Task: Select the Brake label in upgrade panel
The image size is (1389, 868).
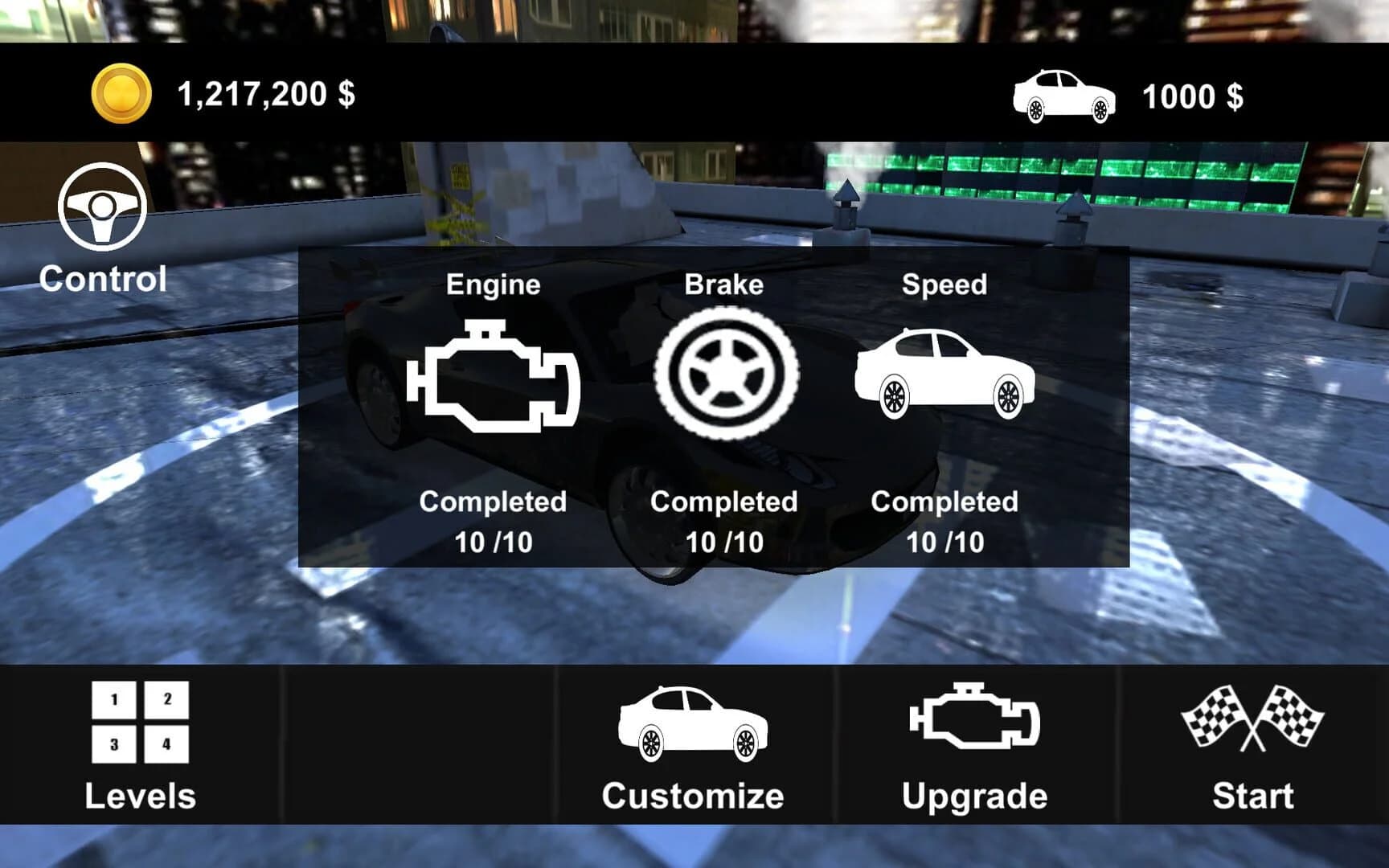Action: click(x=723, y=284)
